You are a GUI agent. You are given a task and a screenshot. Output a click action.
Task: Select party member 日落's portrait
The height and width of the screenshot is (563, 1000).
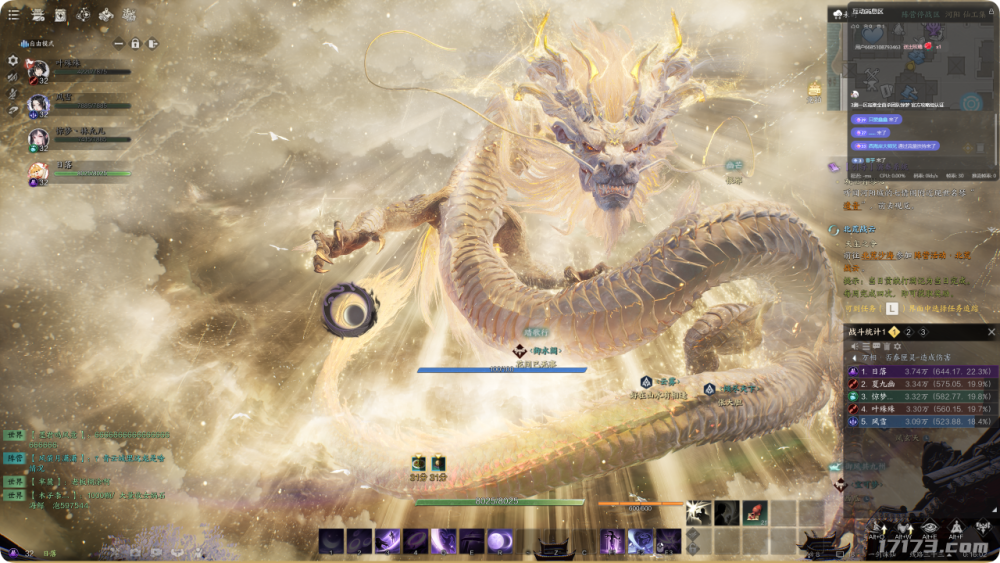(38, 173)
